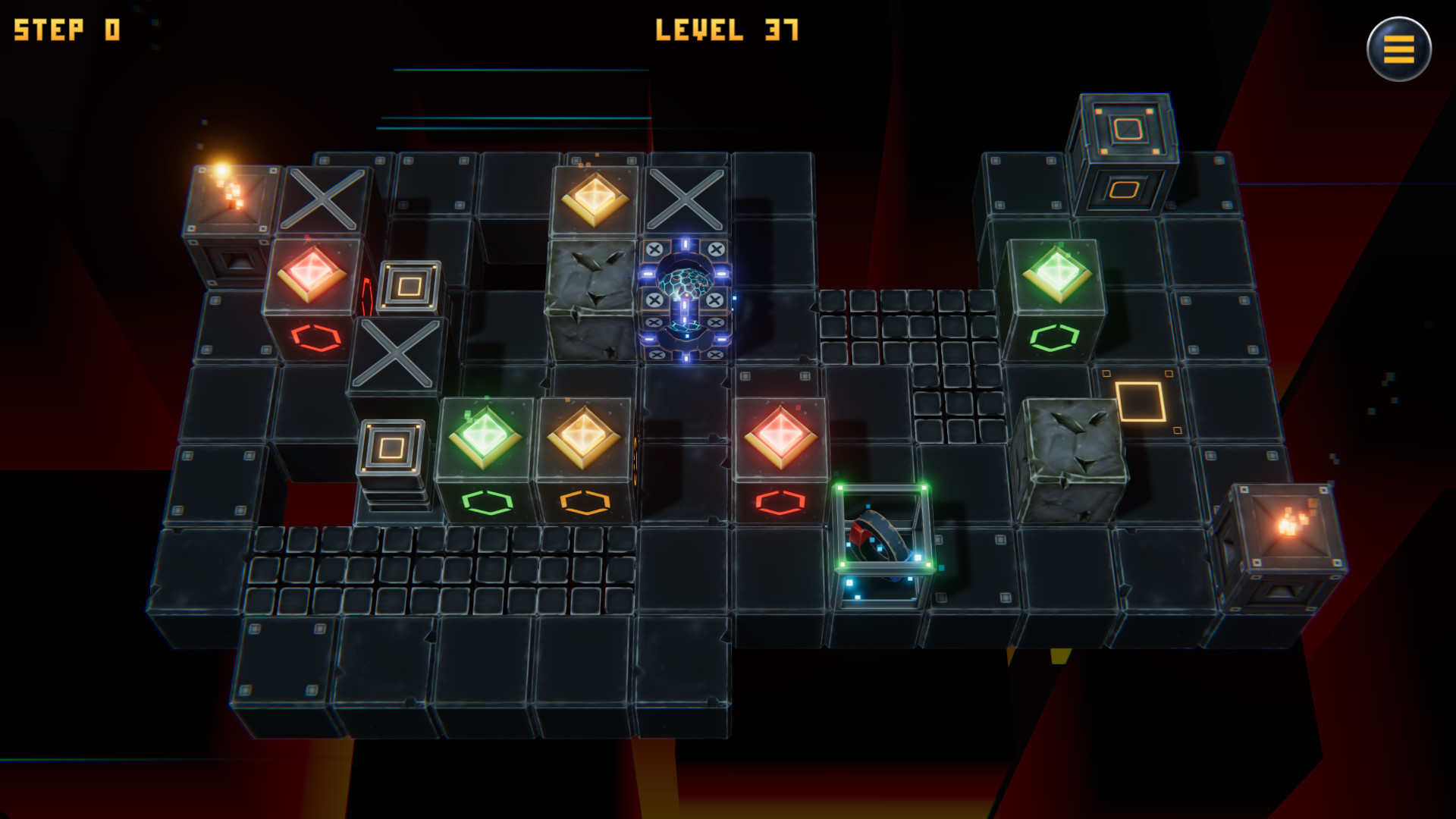Click the orange gem block next to the green one
This screenshot has width=1456, height=819.
coord(584,438)
